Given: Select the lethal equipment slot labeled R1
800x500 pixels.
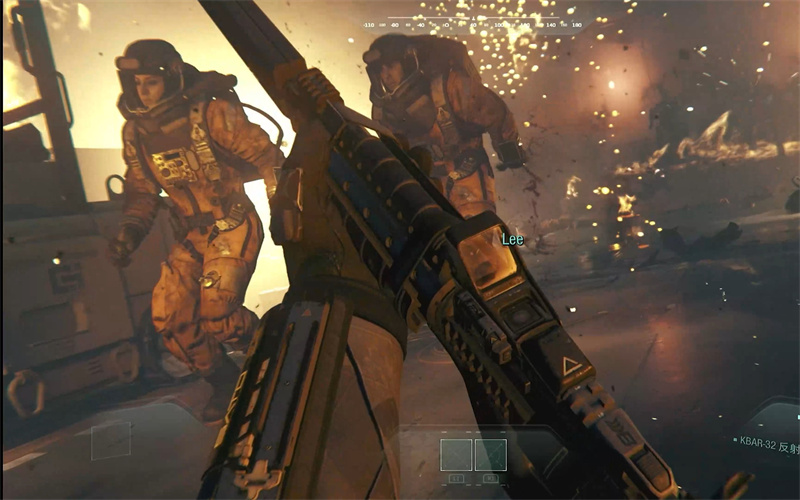Looking at the screenshot, I should coord(490,455).
